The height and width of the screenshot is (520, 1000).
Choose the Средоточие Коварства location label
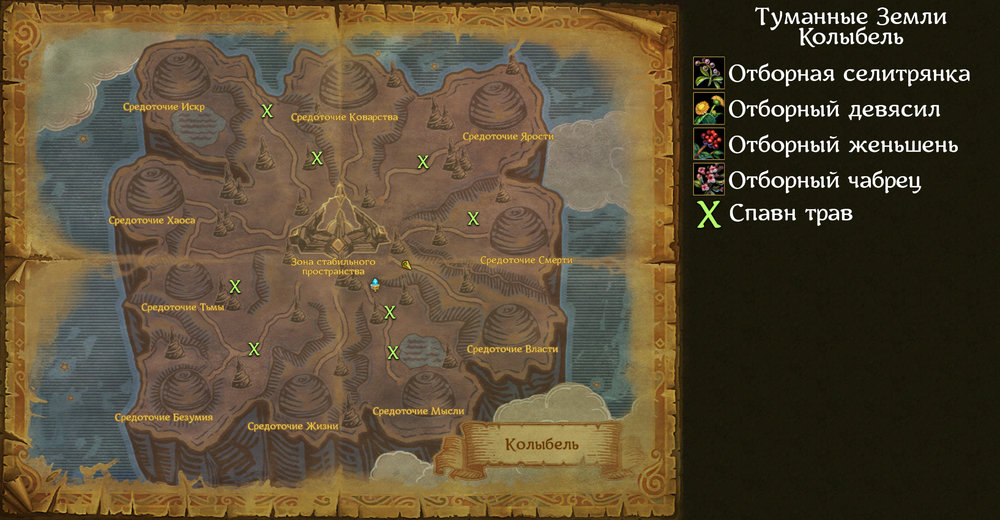click(x=345, y=117)
